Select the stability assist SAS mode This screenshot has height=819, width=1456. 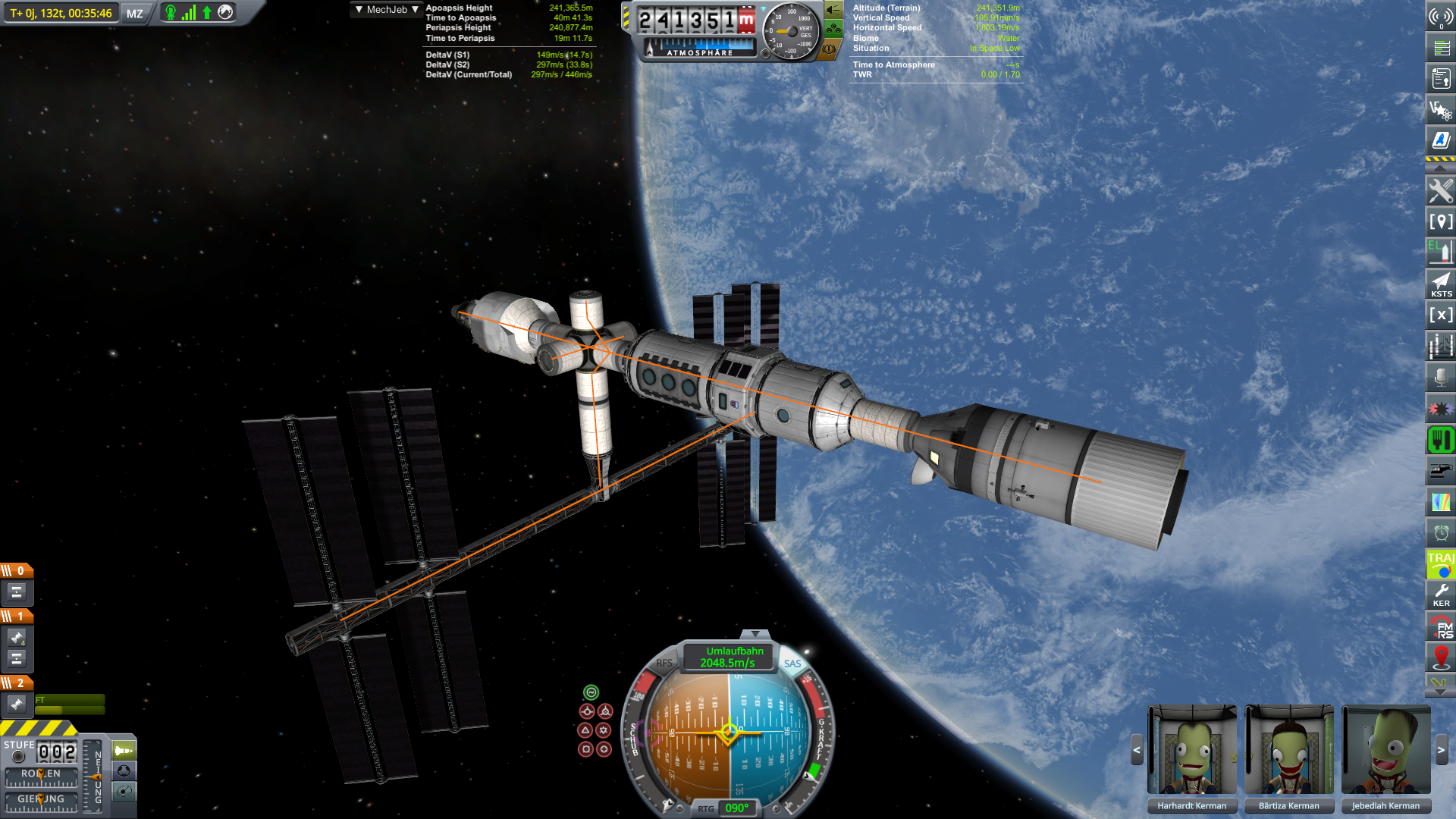click(591, 692)
